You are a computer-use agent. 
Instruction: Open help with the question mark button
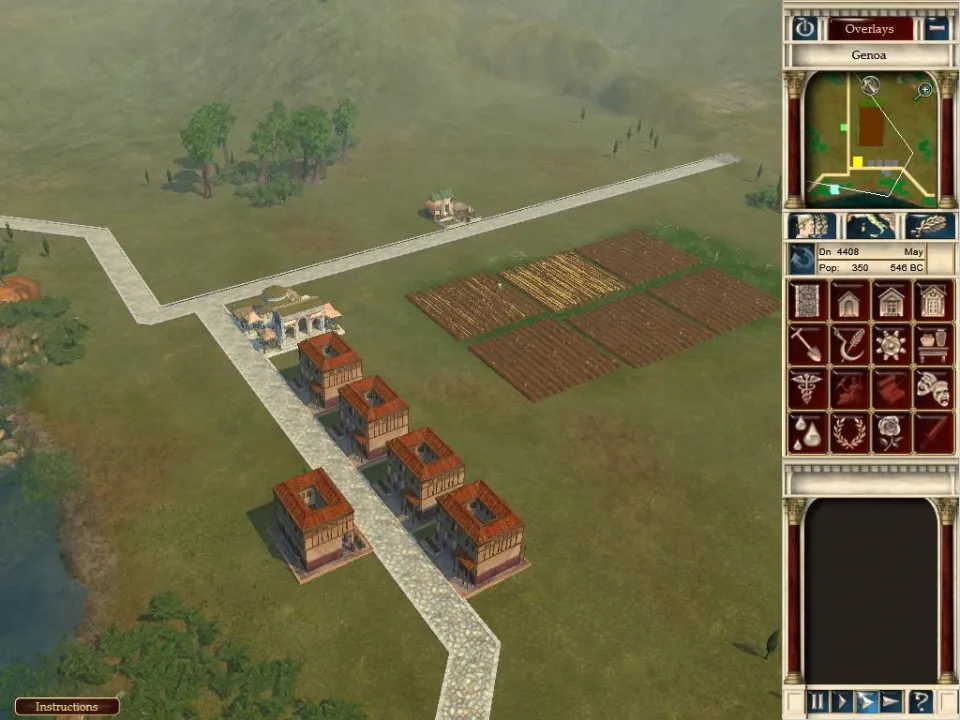(920, 702)
